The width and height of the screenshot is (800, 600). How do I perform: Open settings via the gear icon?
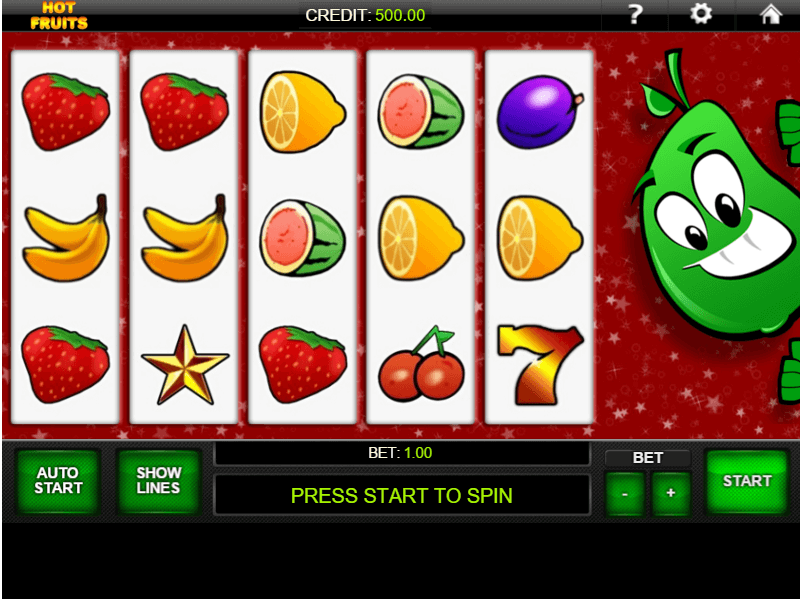[x=702, y=14]
